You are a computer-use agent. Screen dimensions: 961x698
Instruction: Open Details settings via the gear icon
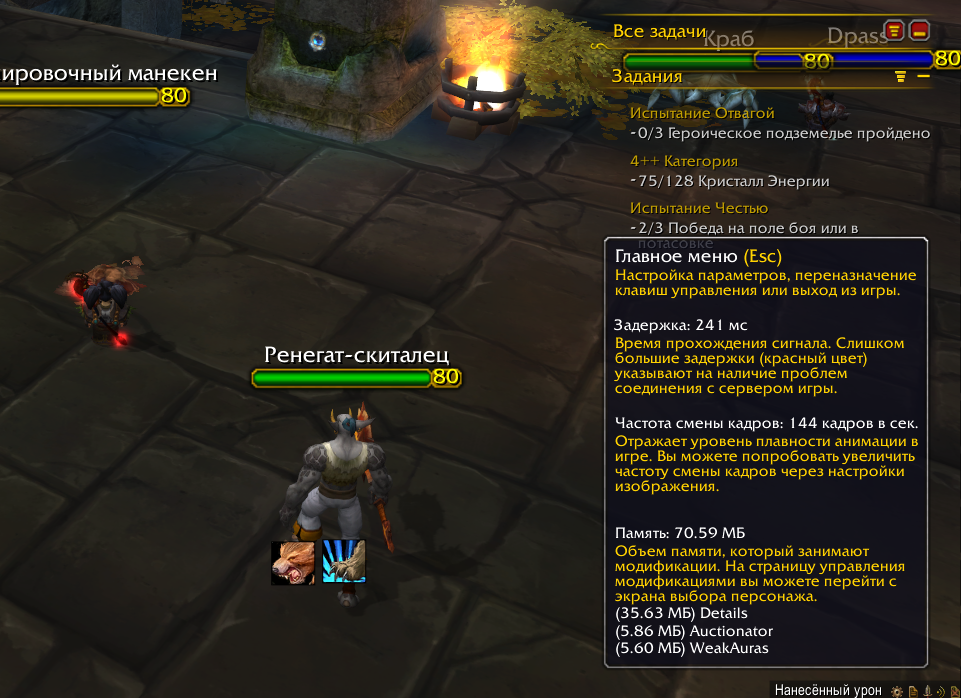click(x=898, y=691)
